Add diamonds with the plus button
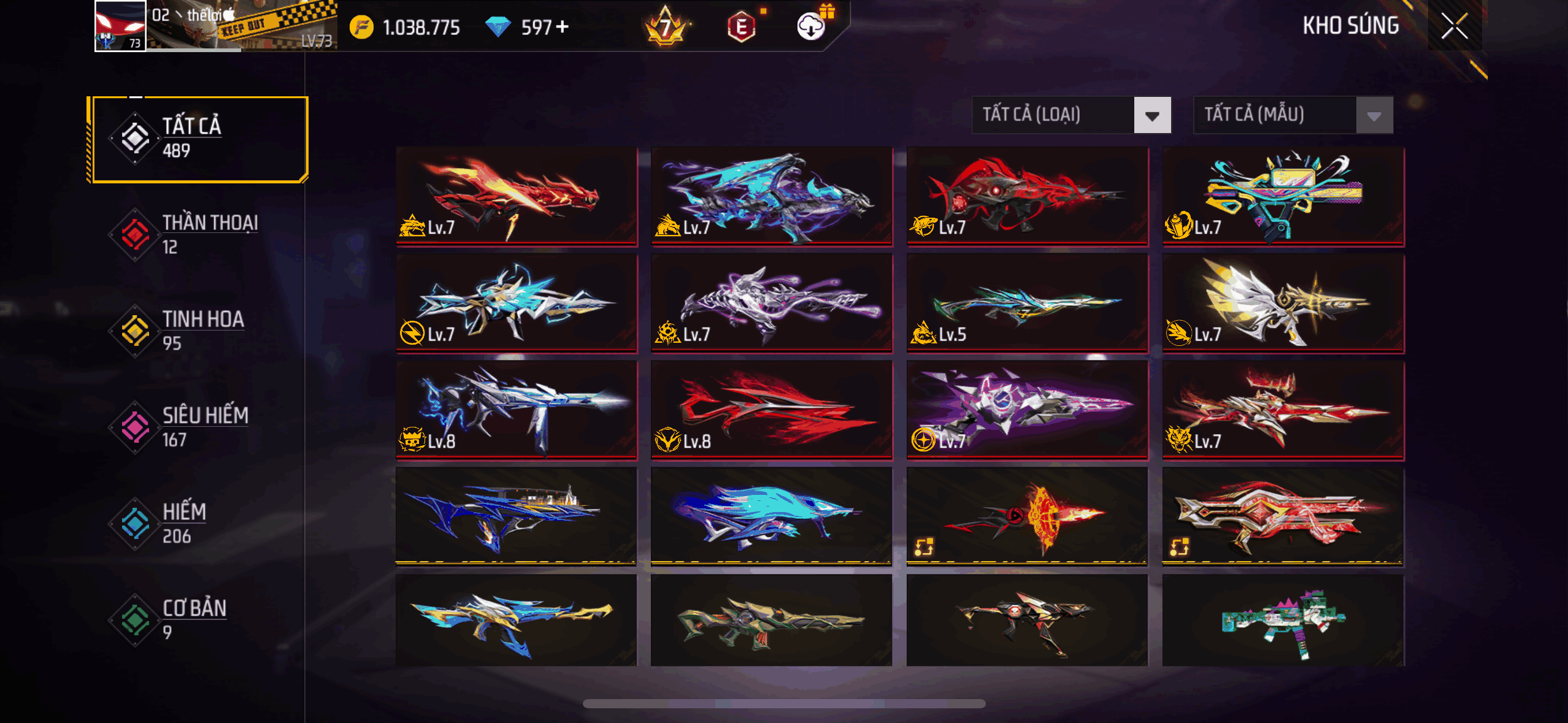The height and width of the screenshot is (723, 1568). (562, 27)
